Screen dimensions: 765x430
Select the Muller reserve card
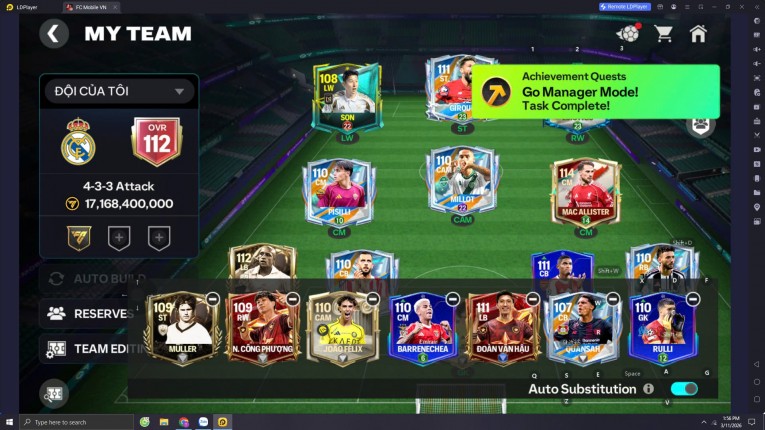click(182, 329)
